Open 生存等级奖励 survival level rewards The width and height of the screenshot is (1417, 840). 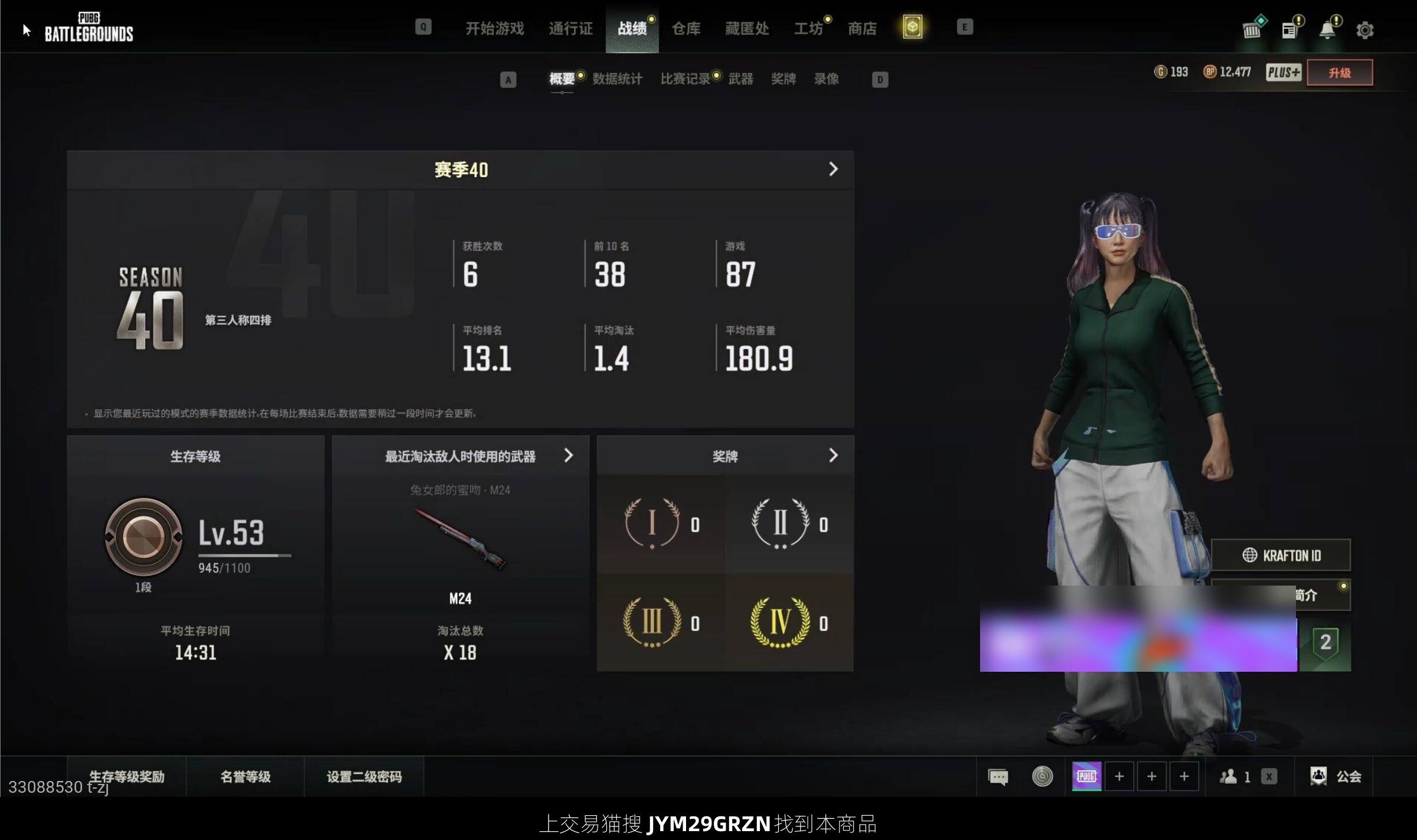click(x=126, y=776)
